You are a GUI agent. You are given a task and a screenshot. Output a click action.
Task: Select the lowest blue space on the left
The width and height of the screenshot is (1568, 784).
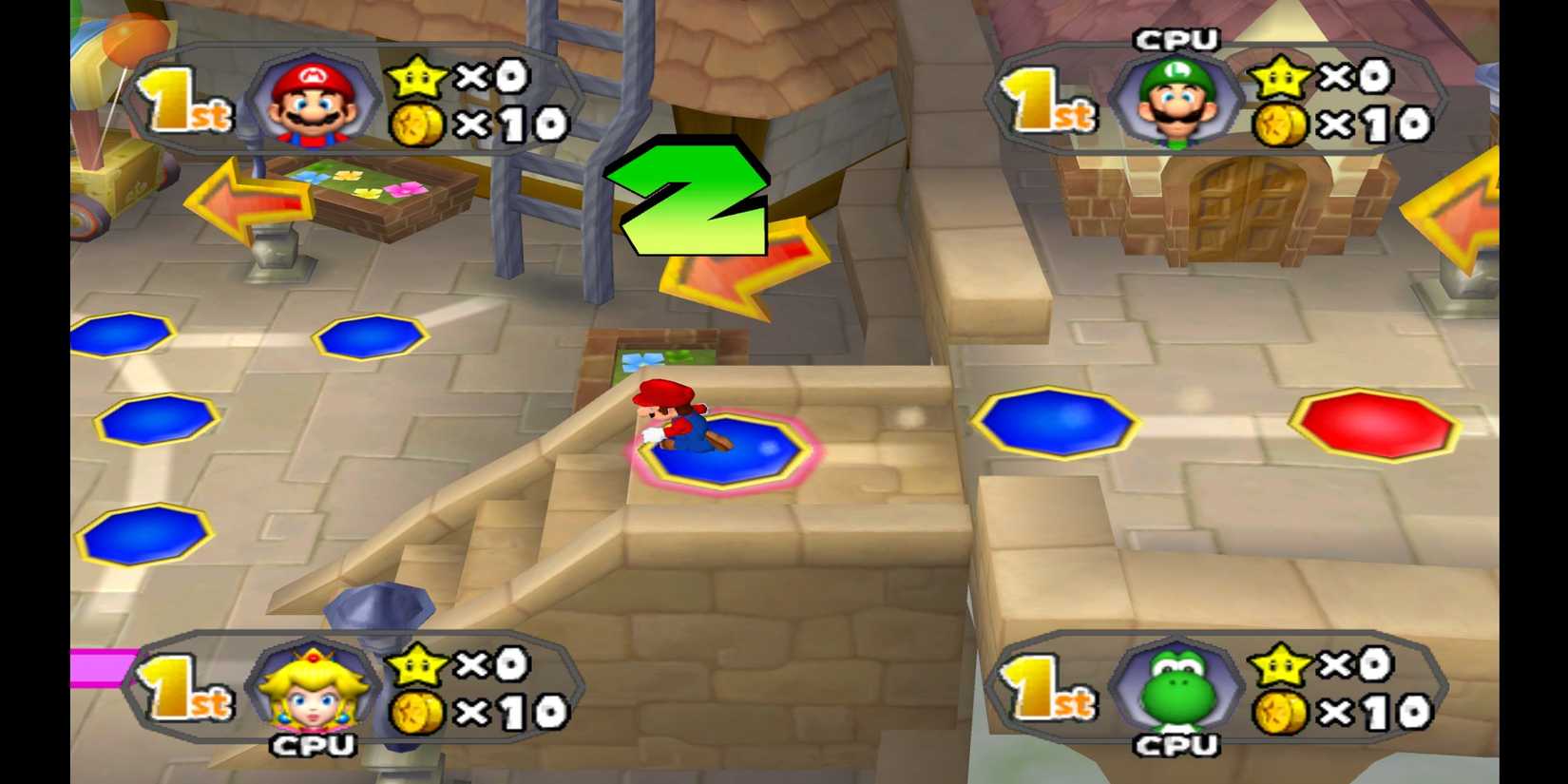click(143, 537)
